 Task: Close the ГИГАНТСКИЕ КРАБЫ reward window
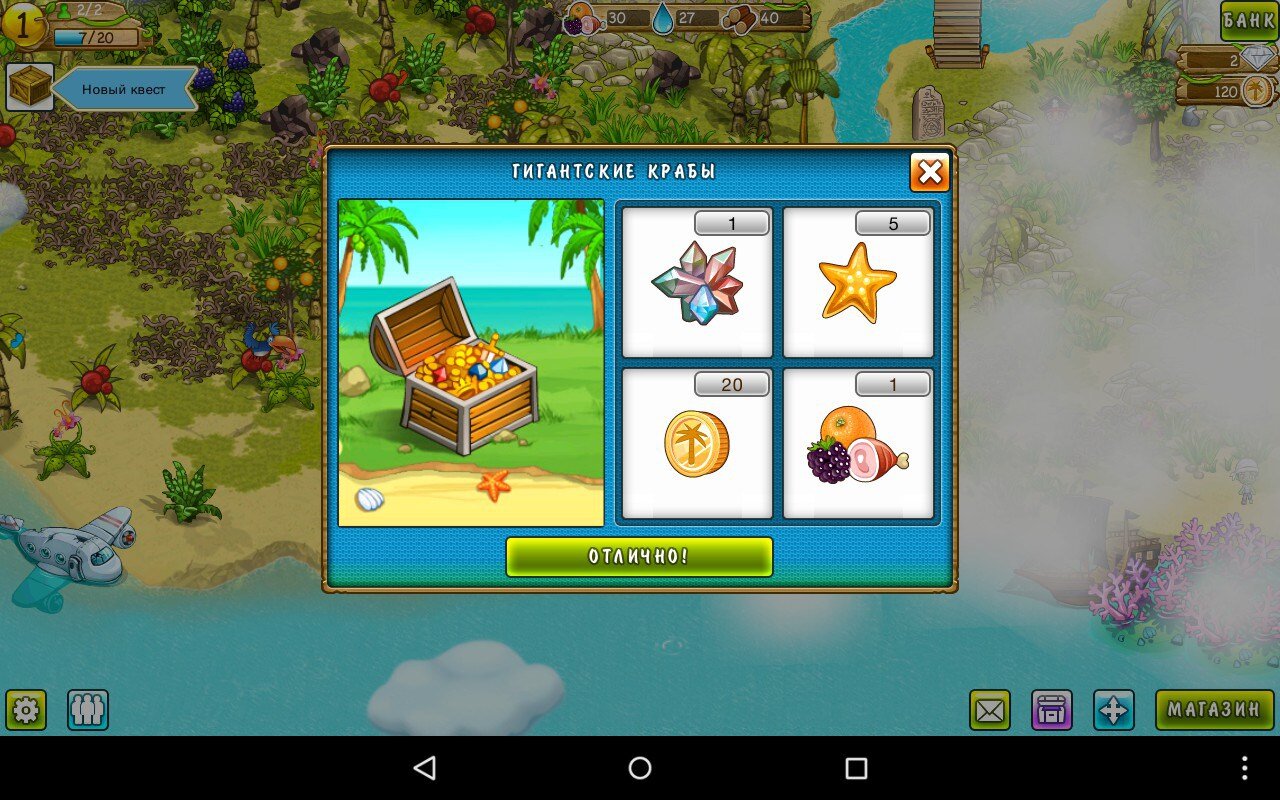(x=929, y=173)
